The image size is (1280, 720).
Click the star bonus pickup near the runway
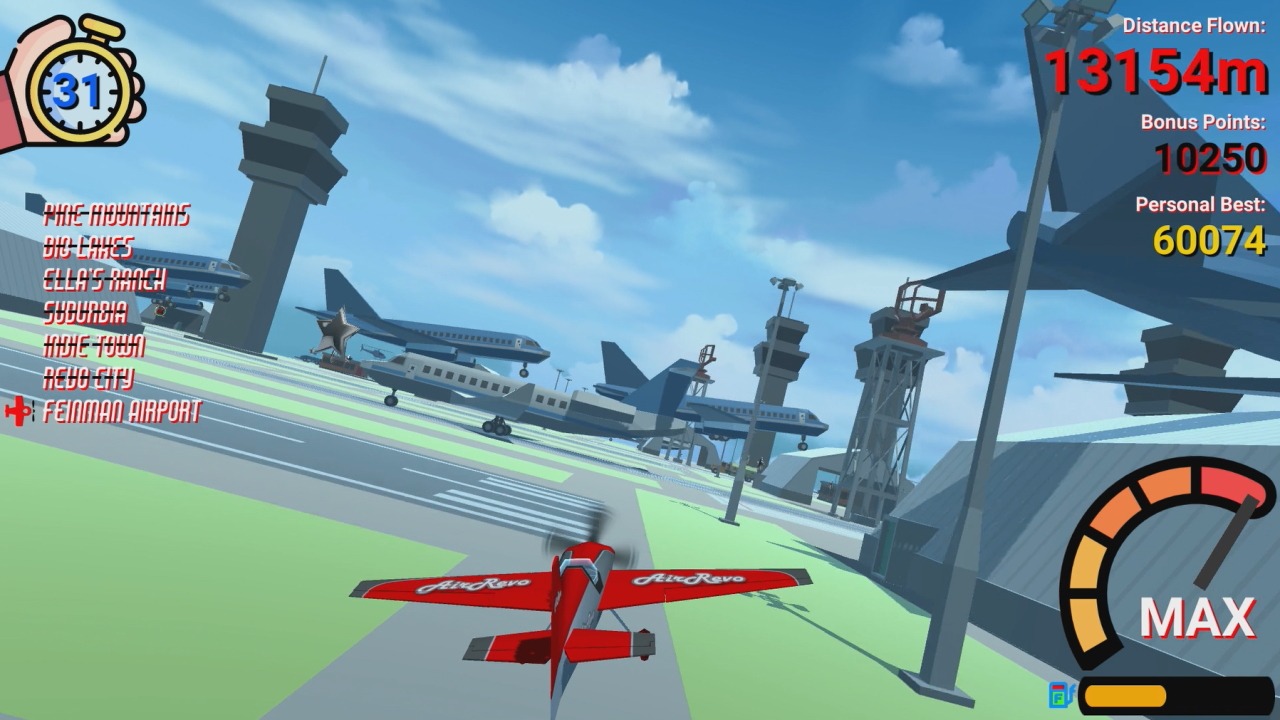click(x=336, y=330)
